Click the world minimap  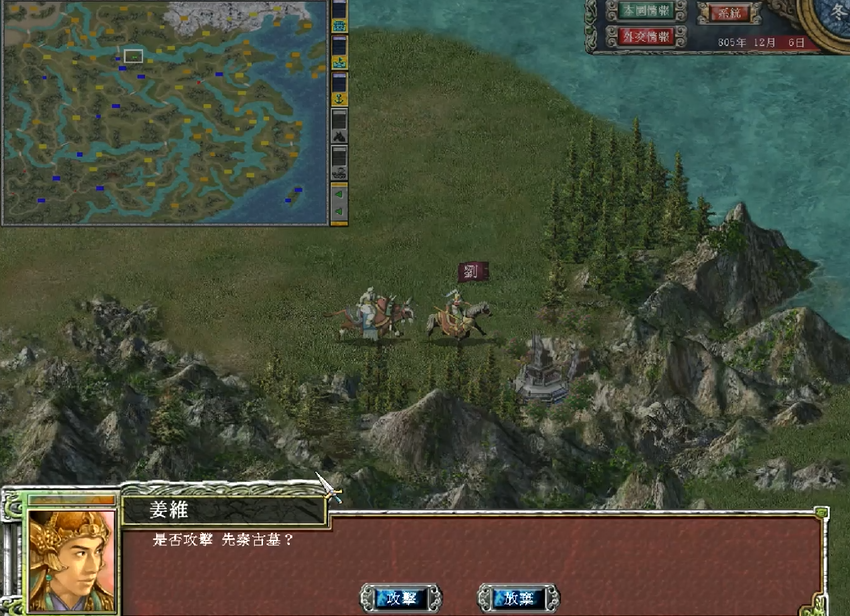point(164,111)
